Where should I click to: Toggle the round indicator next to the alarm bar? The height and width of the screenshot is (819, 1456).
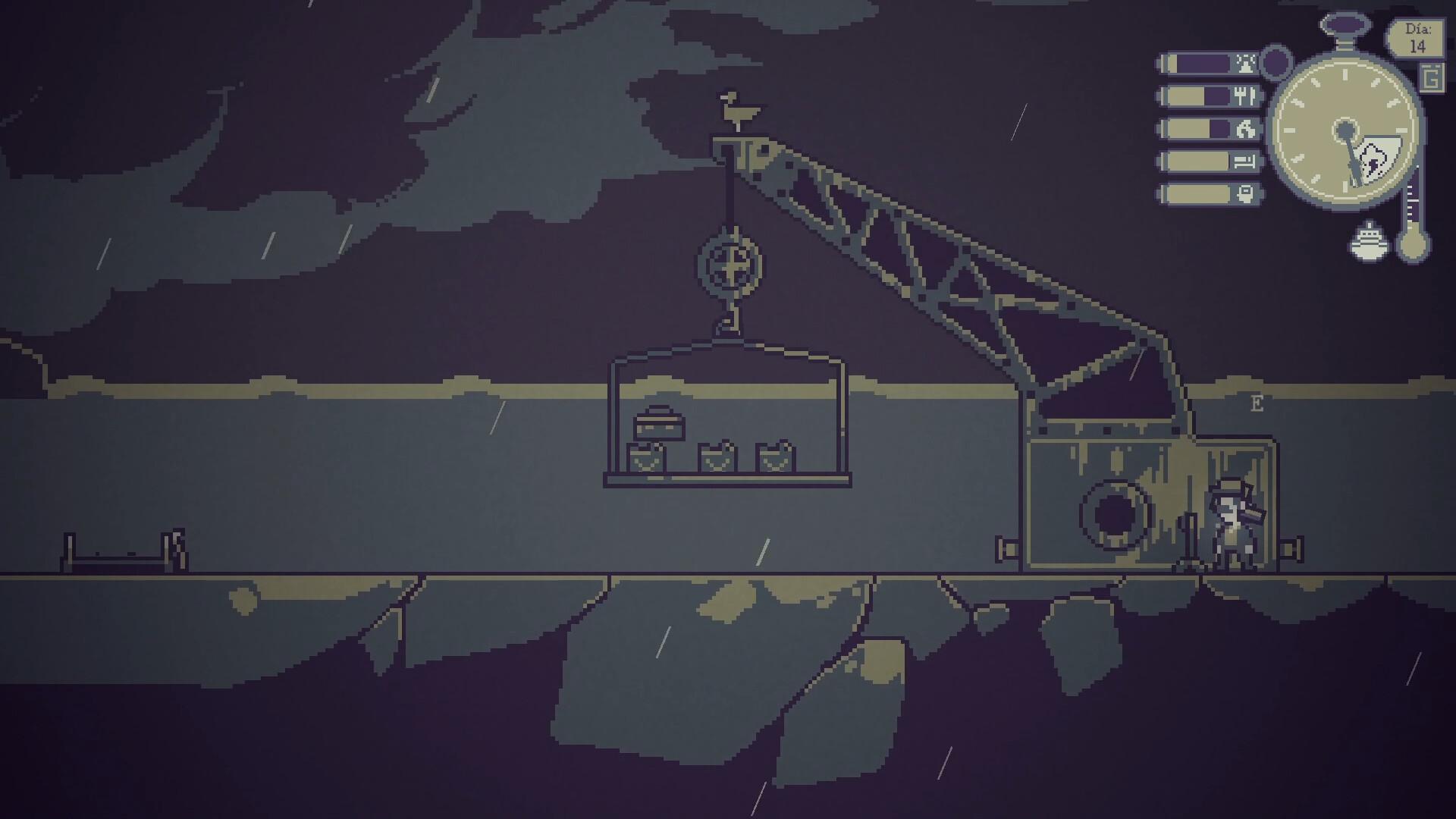tap(1276, 61)
